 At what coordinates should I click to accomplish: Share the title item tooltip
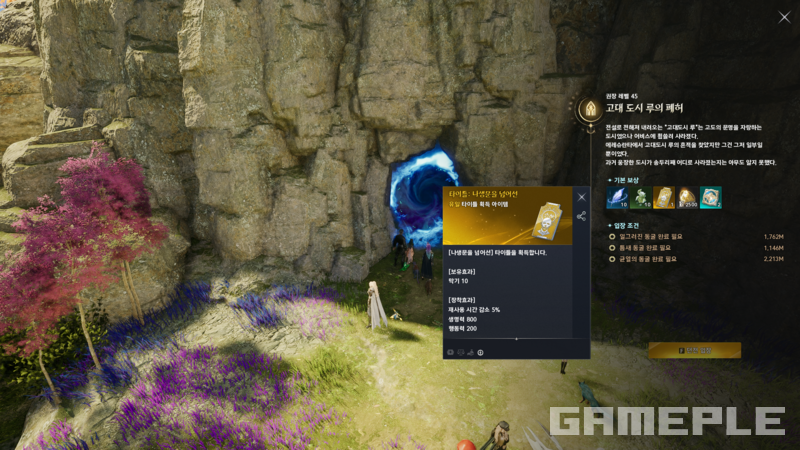581,216
